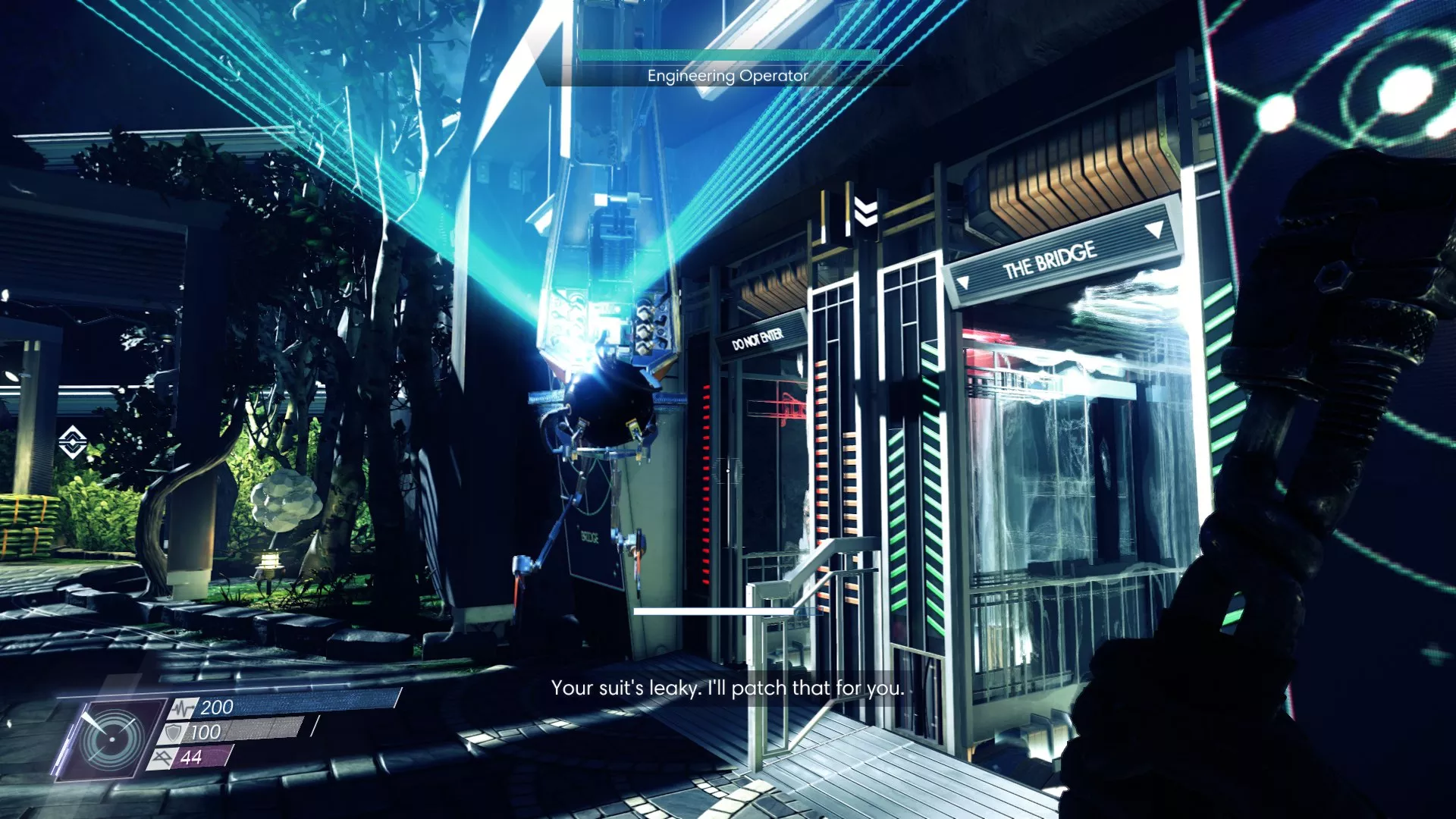This screenshot has height=819, width=1456.
Task: Click the green health bar above Engineering Operator
Action: (x=726, y=55)
